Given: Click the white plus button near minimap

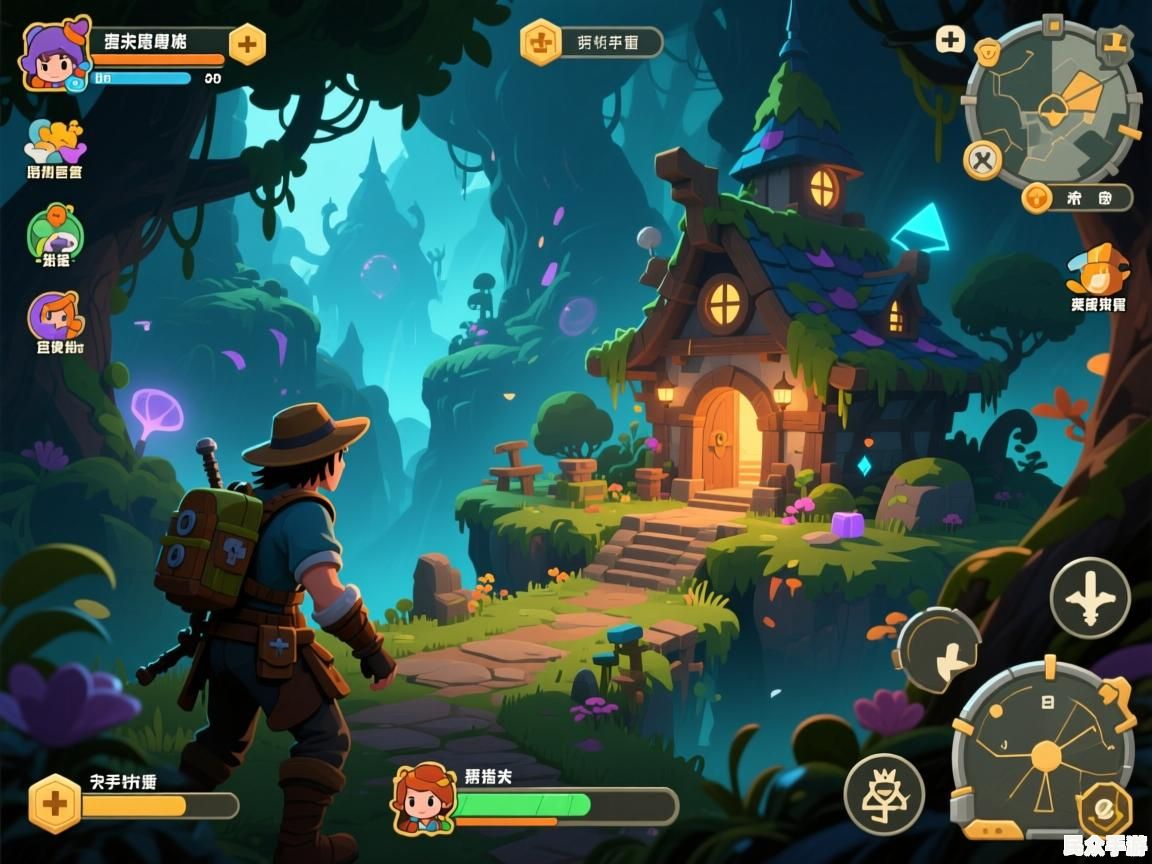Looking at the screenshot, I should [950, 40].
